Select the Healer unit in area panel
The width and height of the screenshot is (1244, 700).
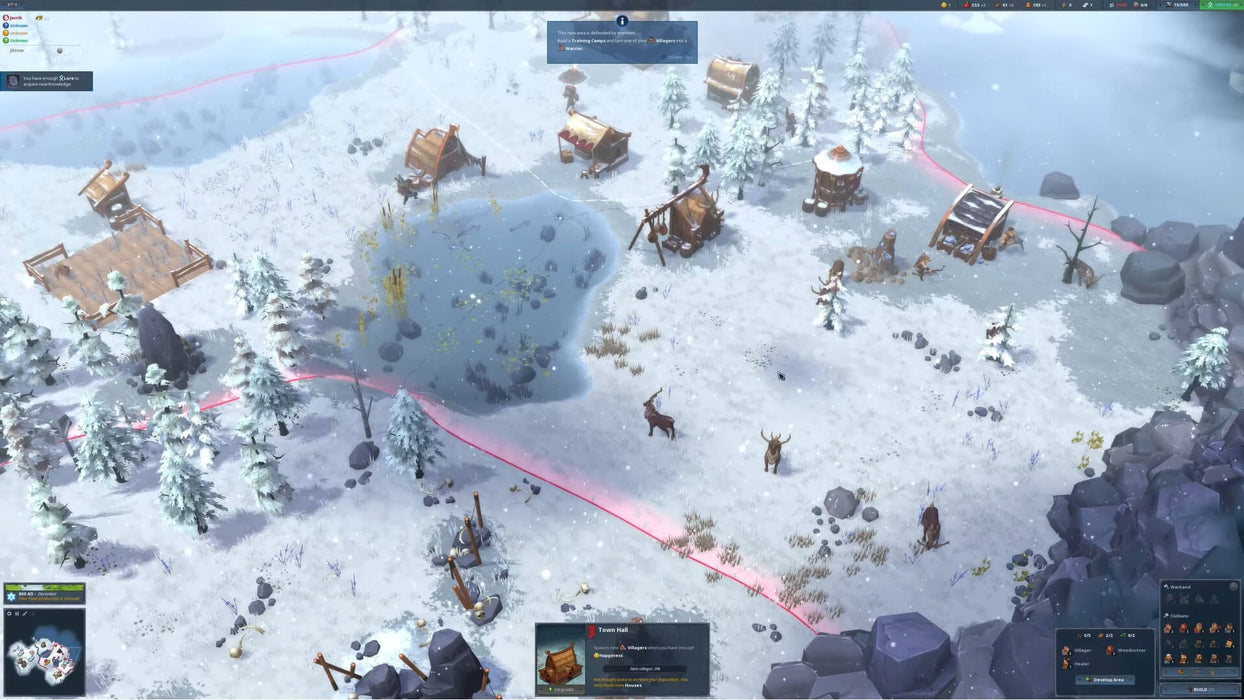click(1073, 663)
